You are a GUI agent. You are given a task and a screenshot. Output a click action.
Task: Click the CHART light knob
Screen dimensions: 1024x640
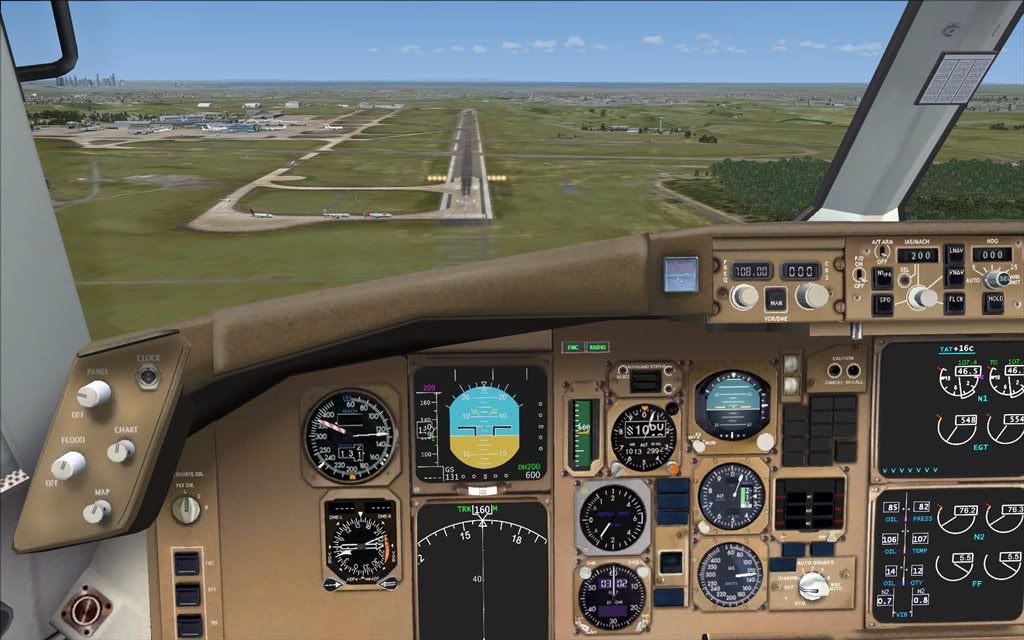point(121,451)
